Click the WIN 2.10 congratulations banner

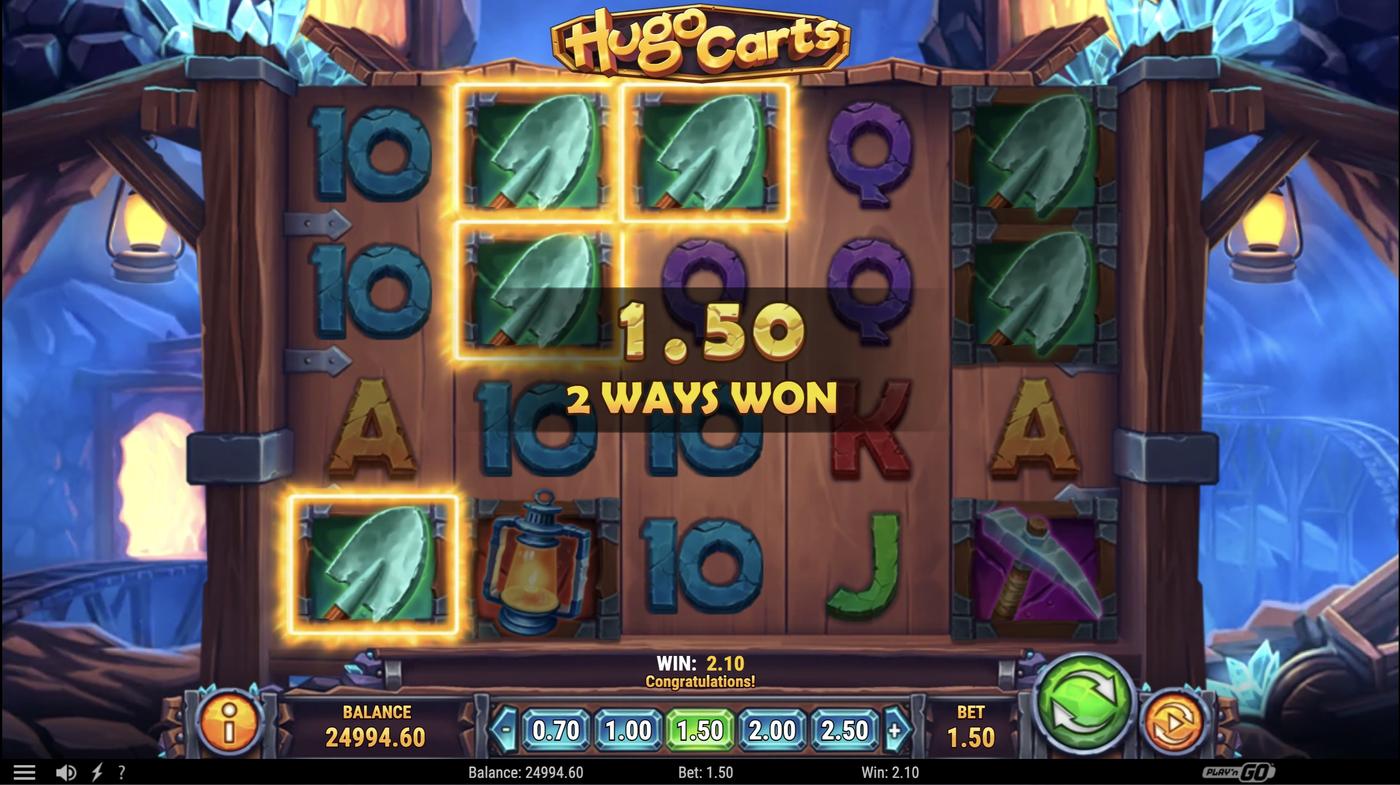click(x=700, y=669)
